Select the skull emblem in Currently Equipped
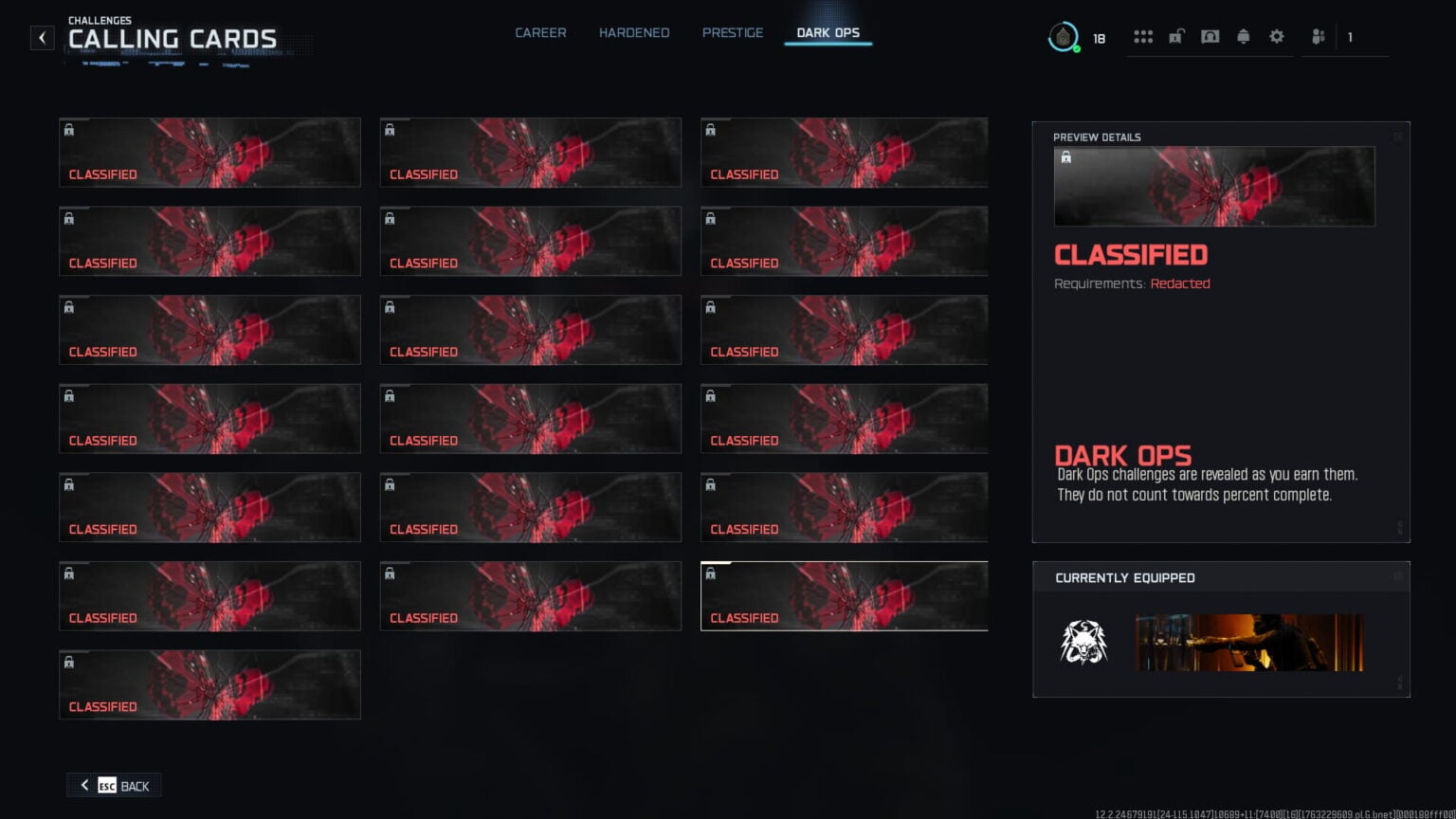 pos(1083,642)
